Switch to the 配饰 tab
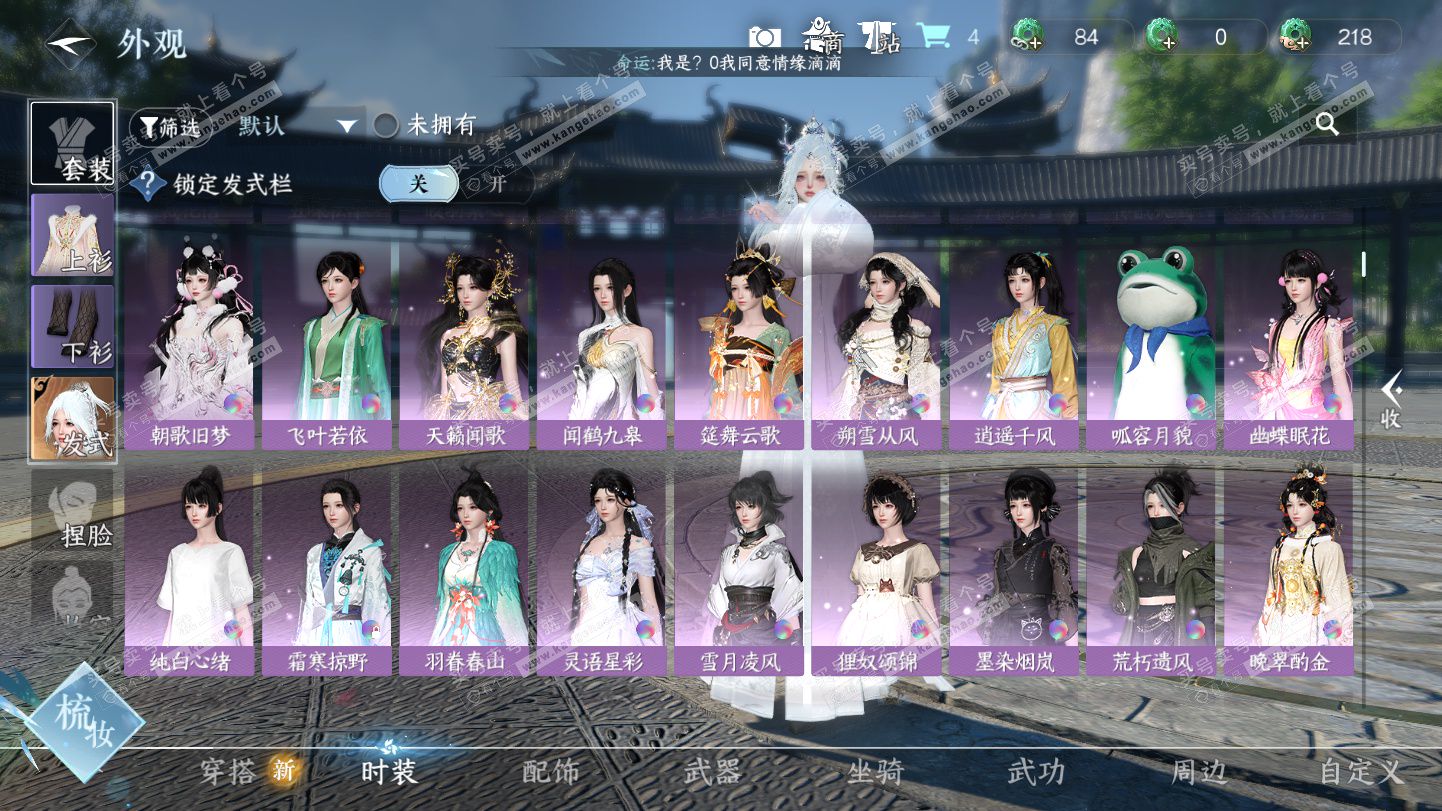 551,771
